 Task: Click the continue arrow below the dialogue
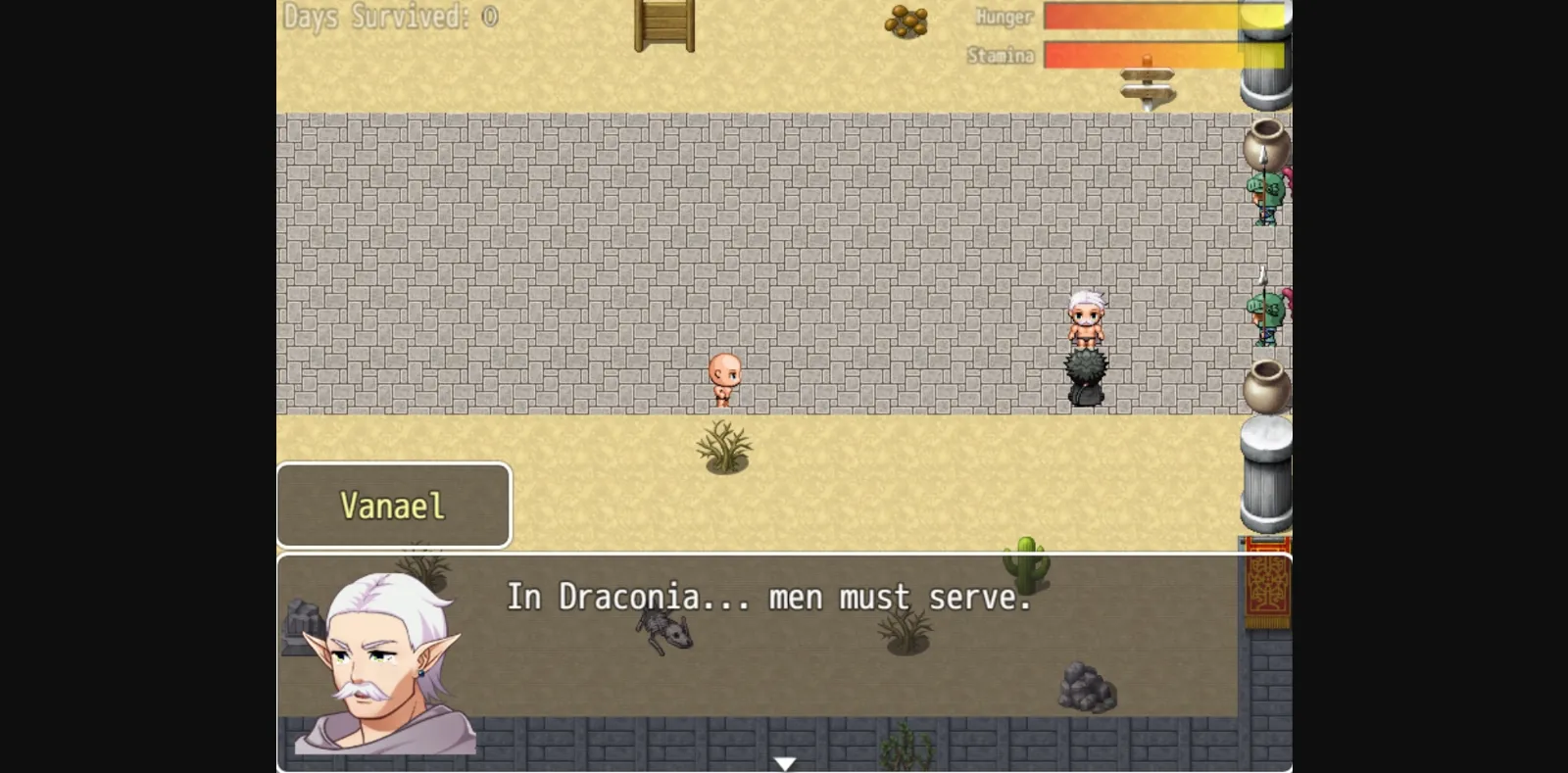(x=784, y=760)
